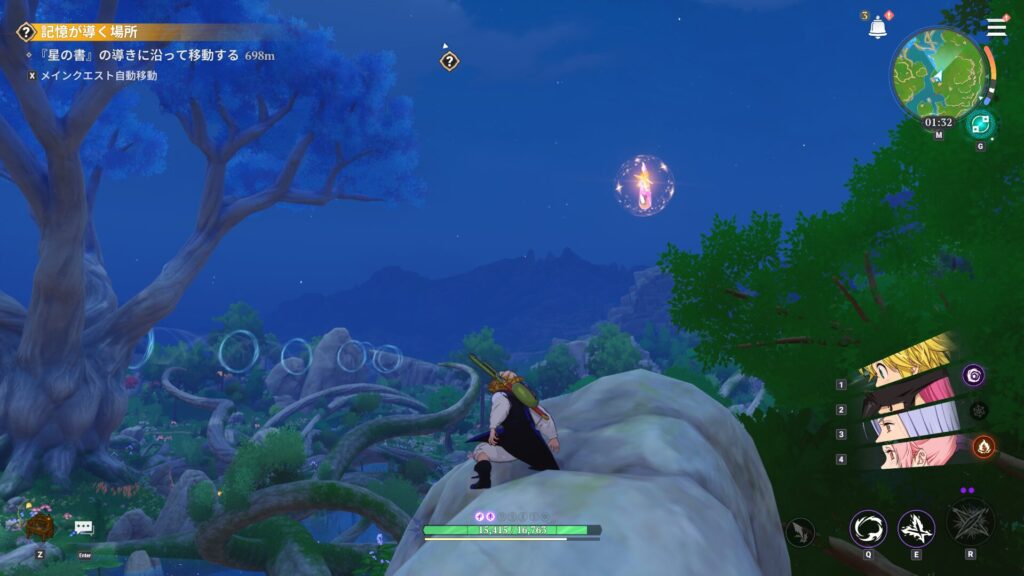
Task: Activate the orange flame party skill icon
Action: click(983, 446)
